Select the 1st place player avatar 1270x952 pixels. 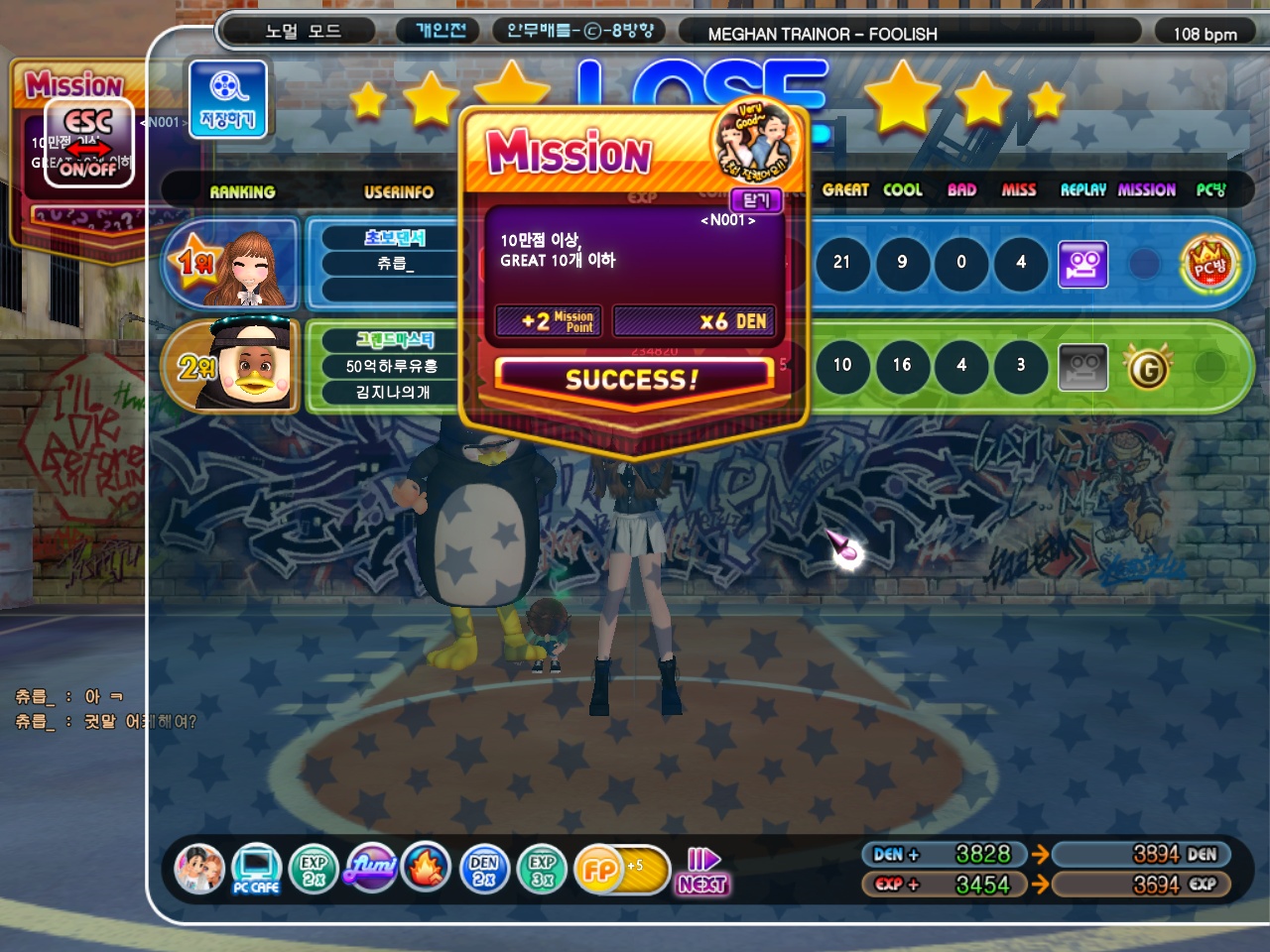pyautogui.click(x=252, y=266)
